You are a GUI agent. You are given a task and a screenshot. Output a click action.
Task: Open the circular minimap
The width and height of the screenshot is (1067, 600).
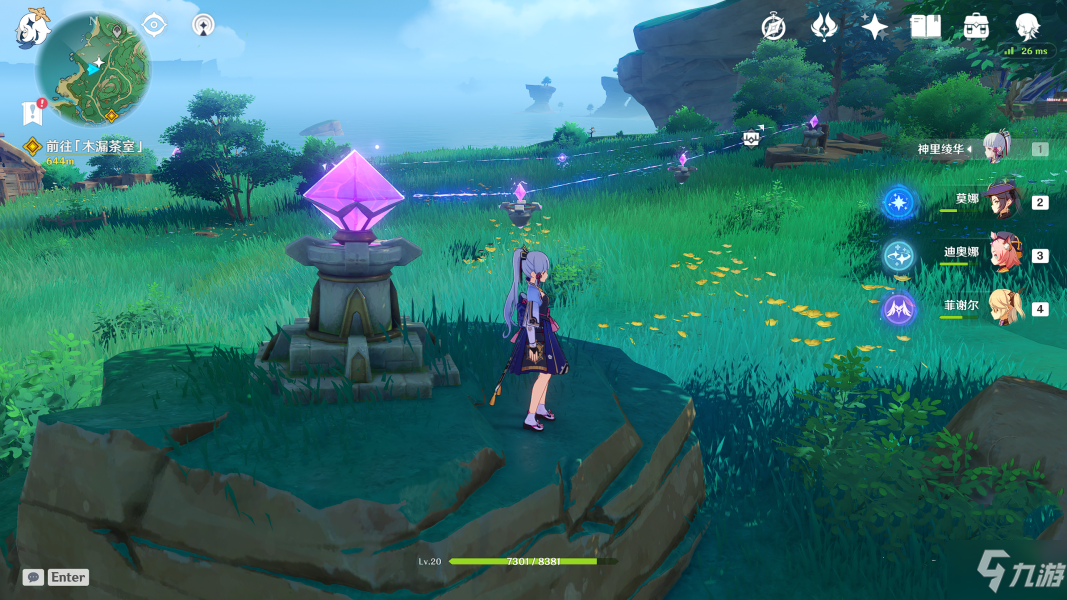click(93, 68)
